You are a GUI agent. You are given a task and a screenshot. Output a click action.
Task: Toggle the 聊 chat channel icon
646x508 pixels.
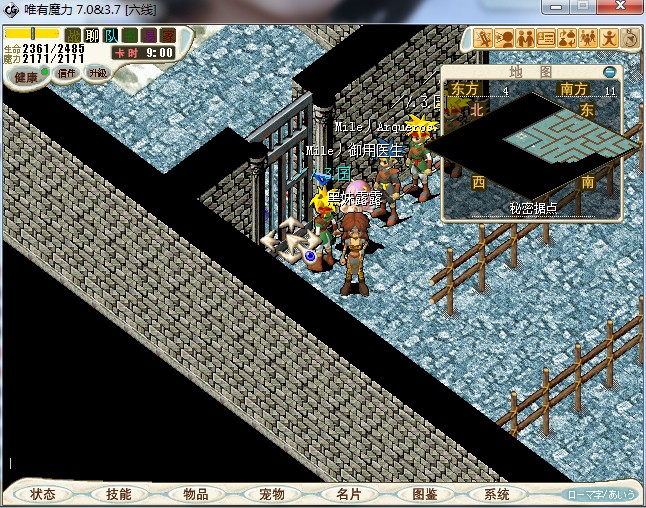(x=92, y=36)
